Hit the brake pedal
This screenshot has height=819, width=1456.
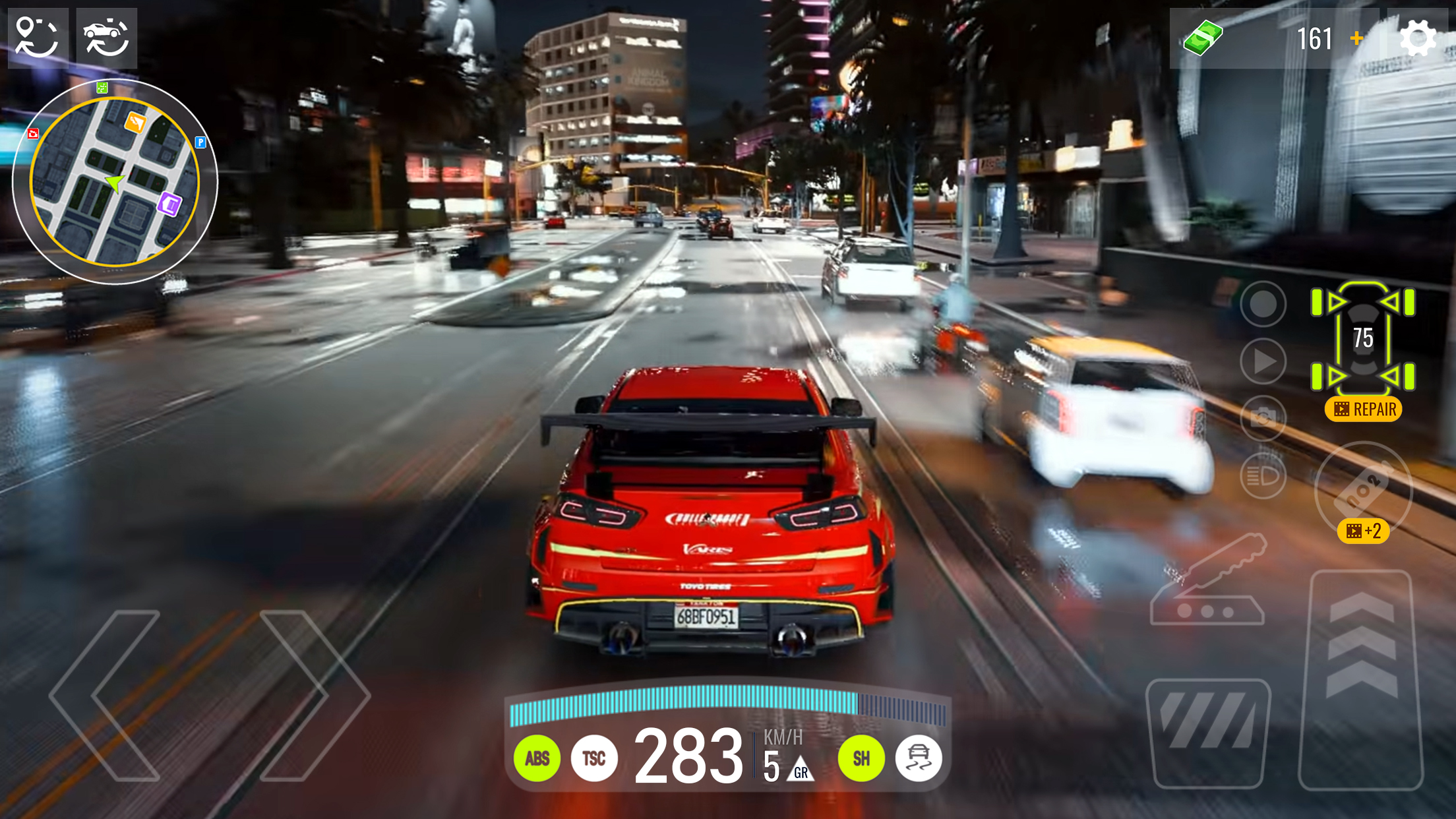pos(1208,733)
